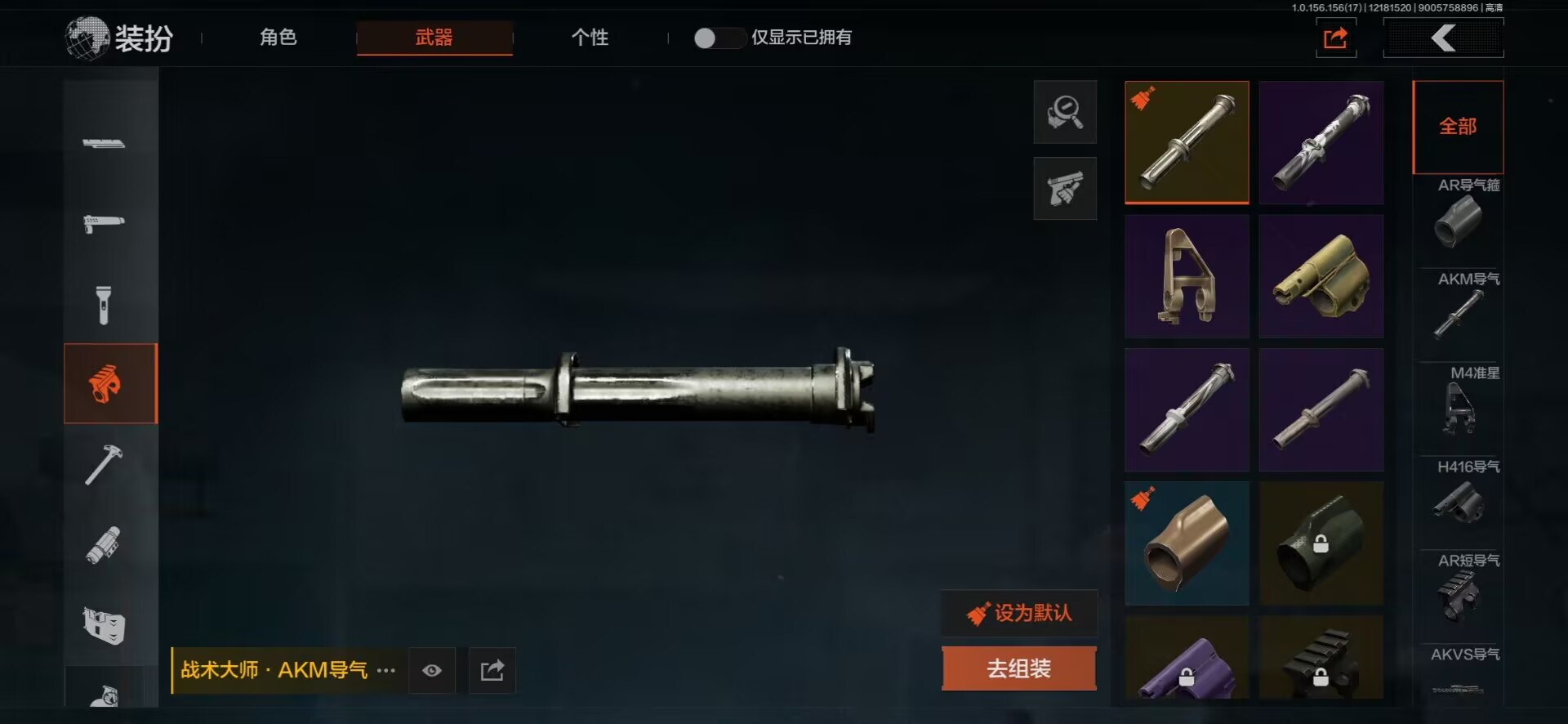Viewport: 1568px width, 724px height.
Task: Select the flashlight category in sidebar
Action: 104,305
